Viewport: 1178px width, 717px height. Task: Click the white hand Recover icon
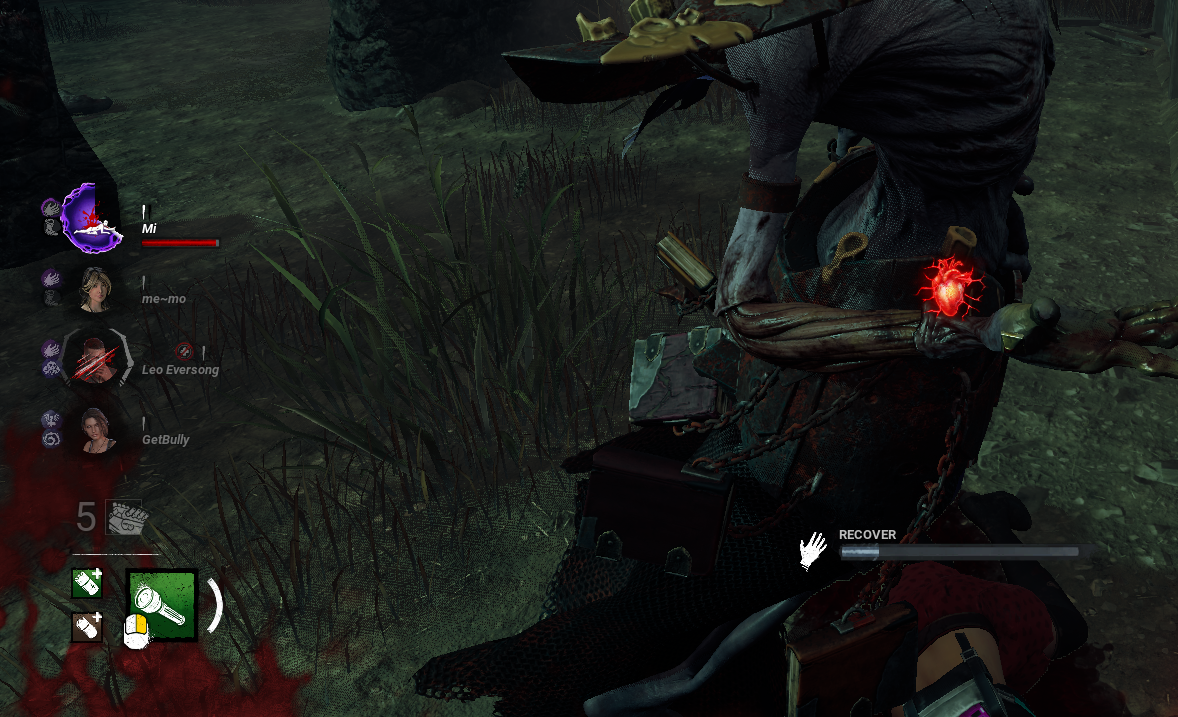click(813, 551)
